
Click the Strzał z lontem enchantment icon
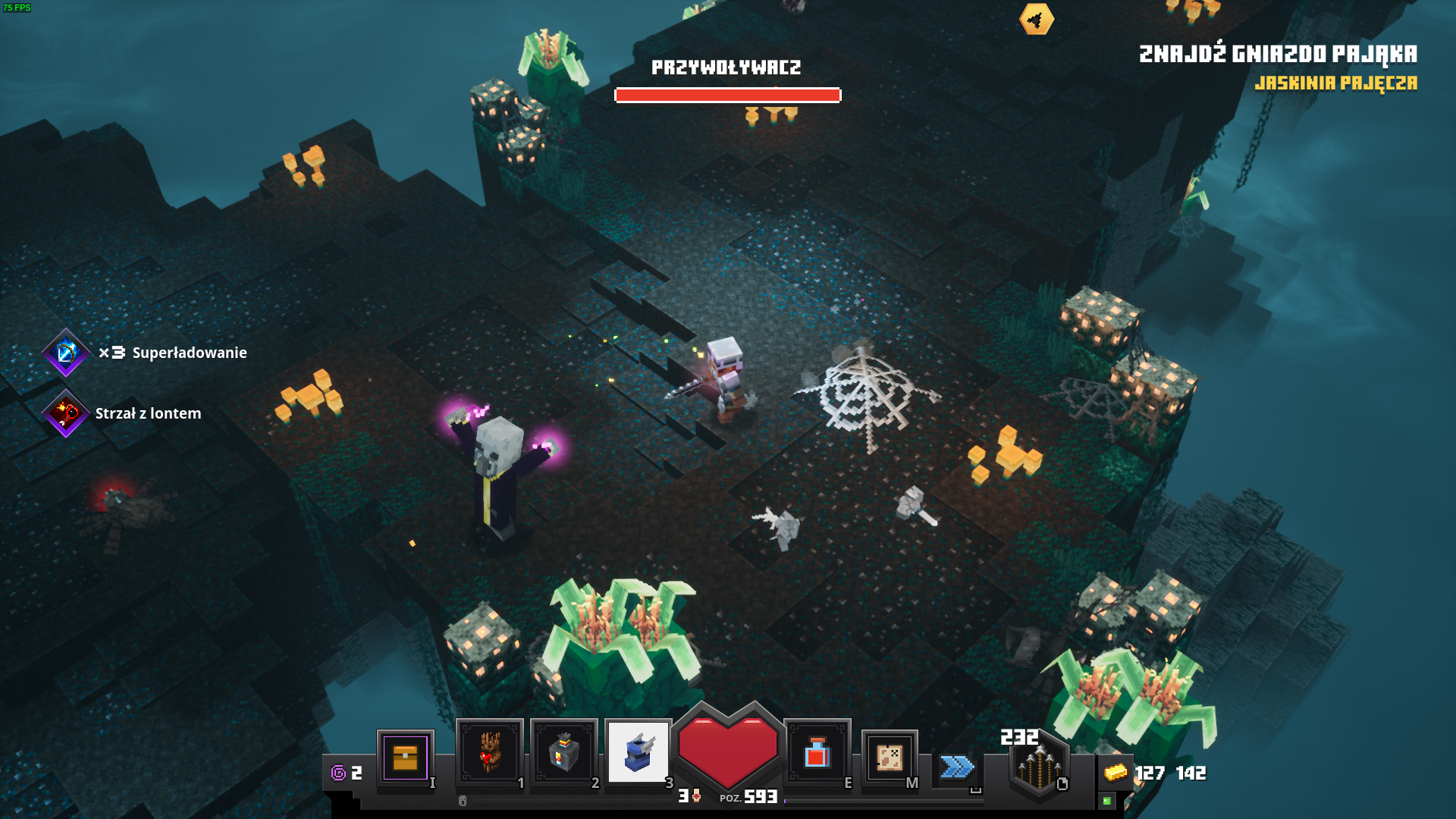[x=66, y=413]
